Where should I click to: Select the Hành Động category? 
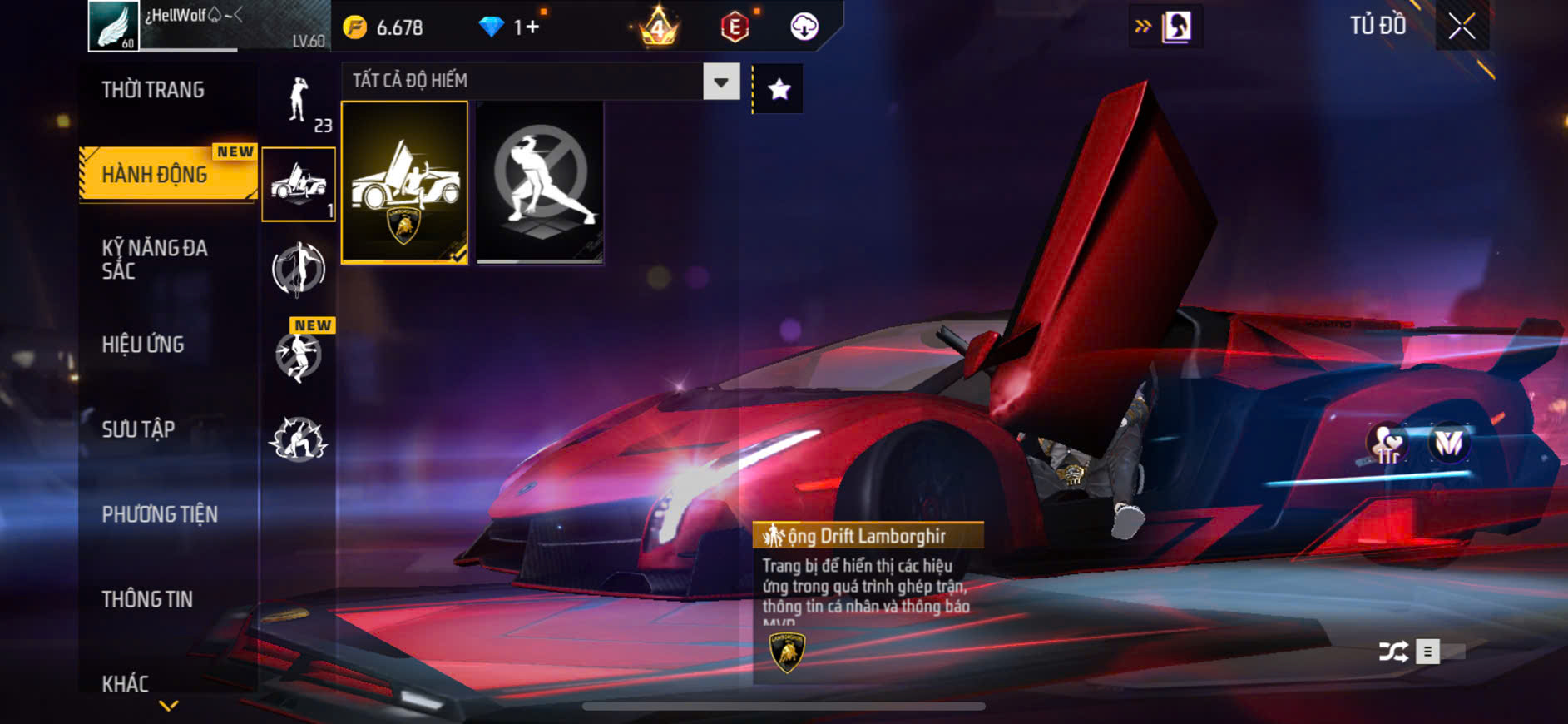(156, 175)
